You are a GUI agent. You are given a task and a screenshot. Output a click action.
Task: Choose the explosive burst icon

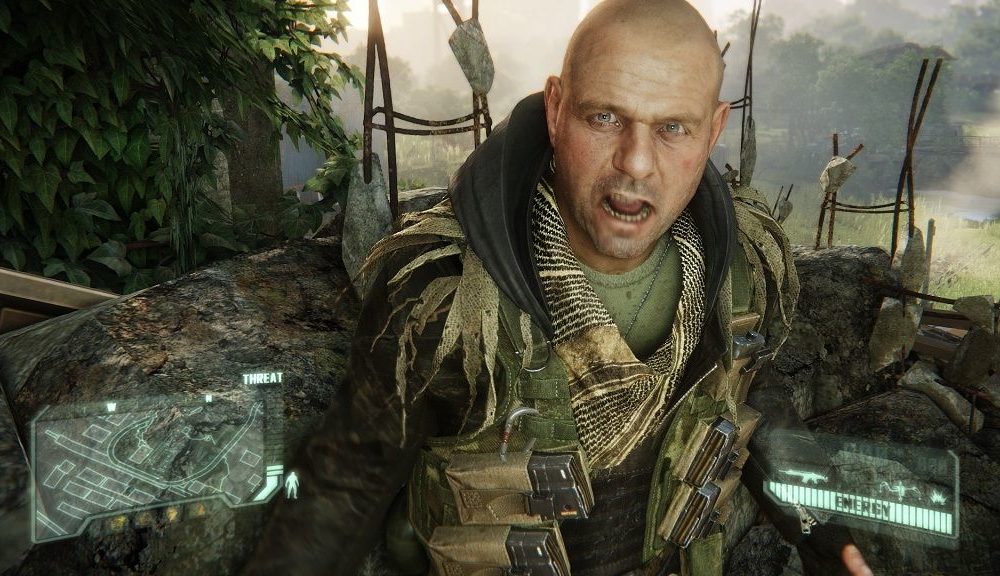pos(938,496)
